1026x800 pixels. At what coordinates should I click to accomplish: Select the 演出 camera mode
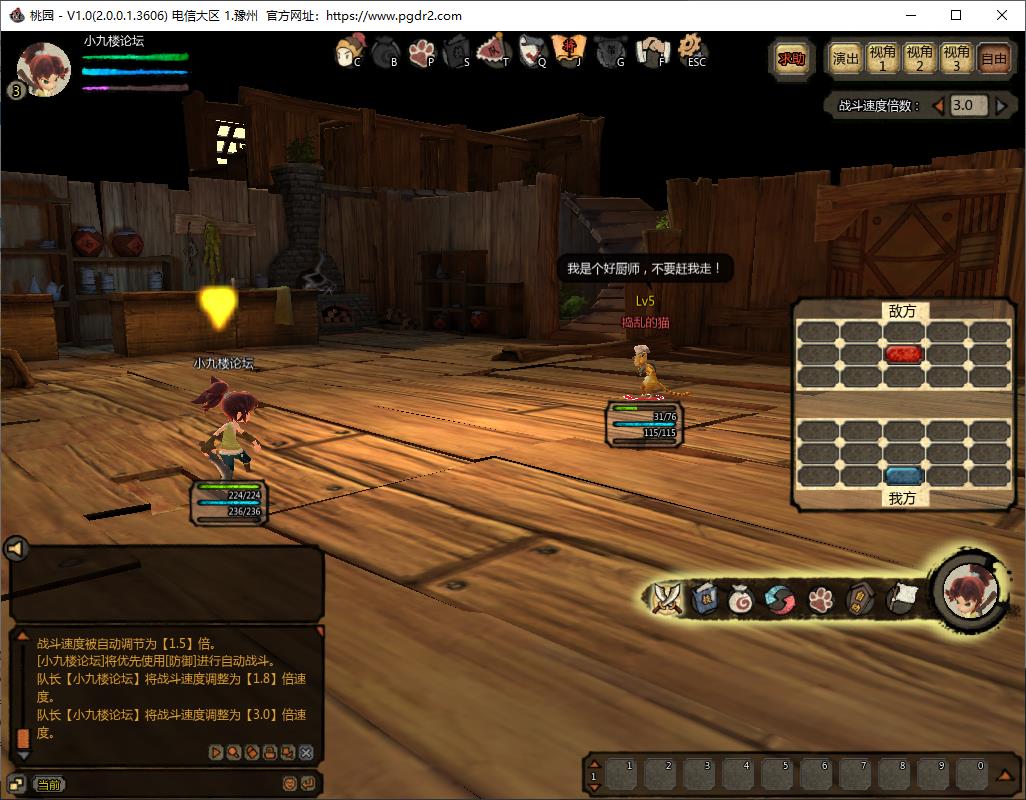(846, 59)
